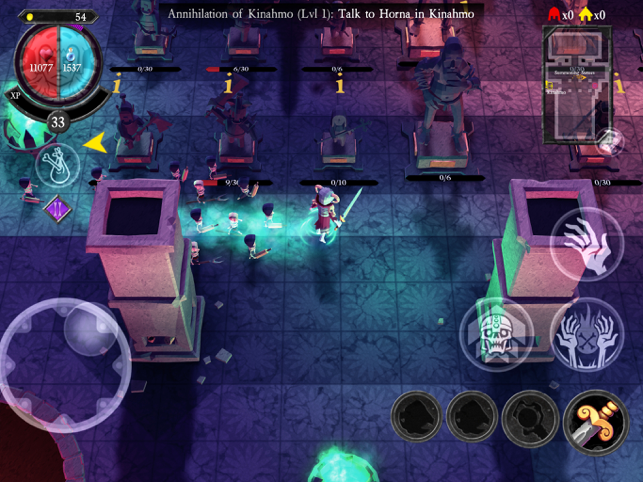This screenshot has width=643, height=482.
Task: Select the bone icon circle button
Action: [x=58, y=166]
